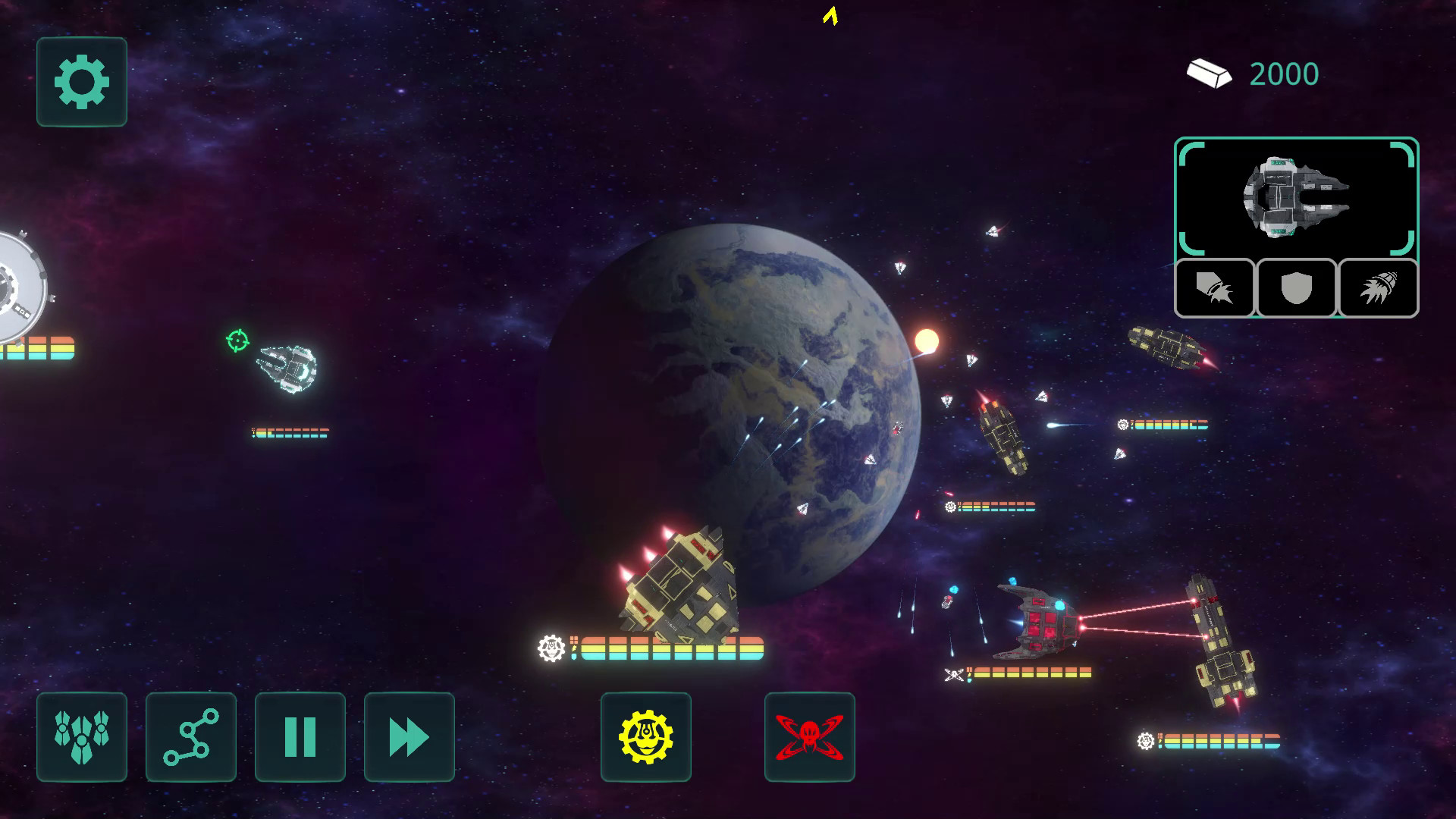
Task: Click the yellow gear faction icon
Action: (645, 737)
